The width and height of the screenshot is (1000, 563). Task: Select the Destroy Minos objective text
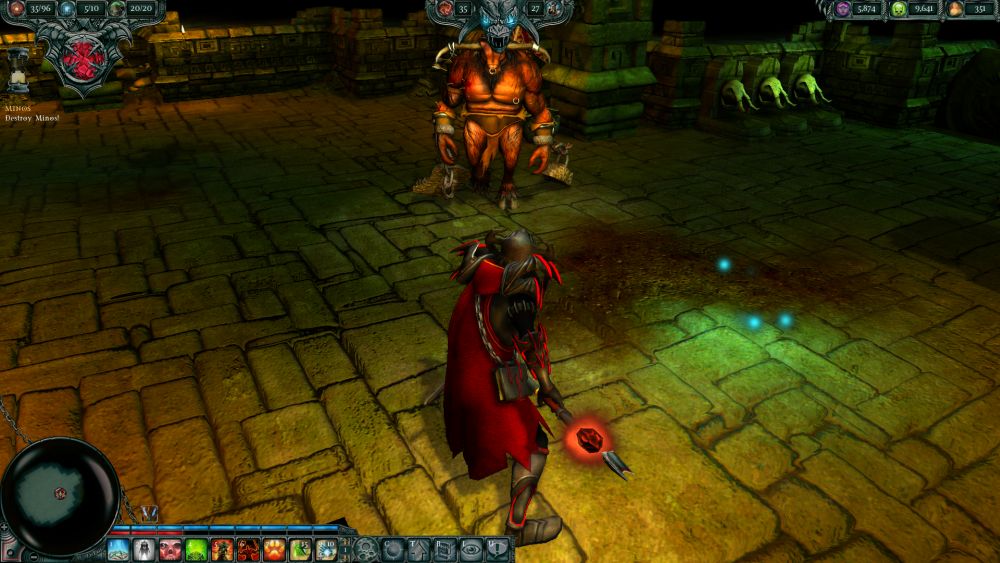click(x=32, y=118)
